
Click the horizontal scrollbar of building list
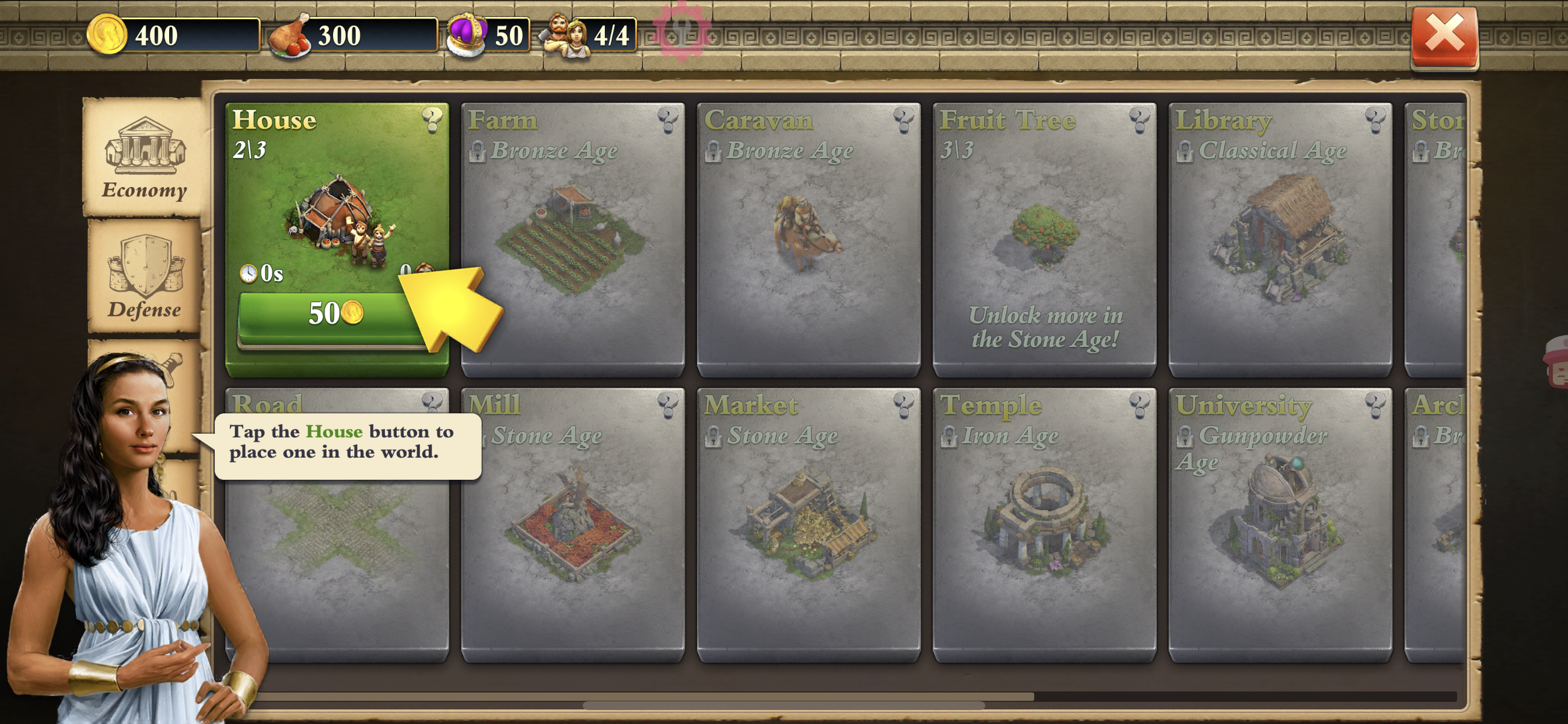(784, 705)
